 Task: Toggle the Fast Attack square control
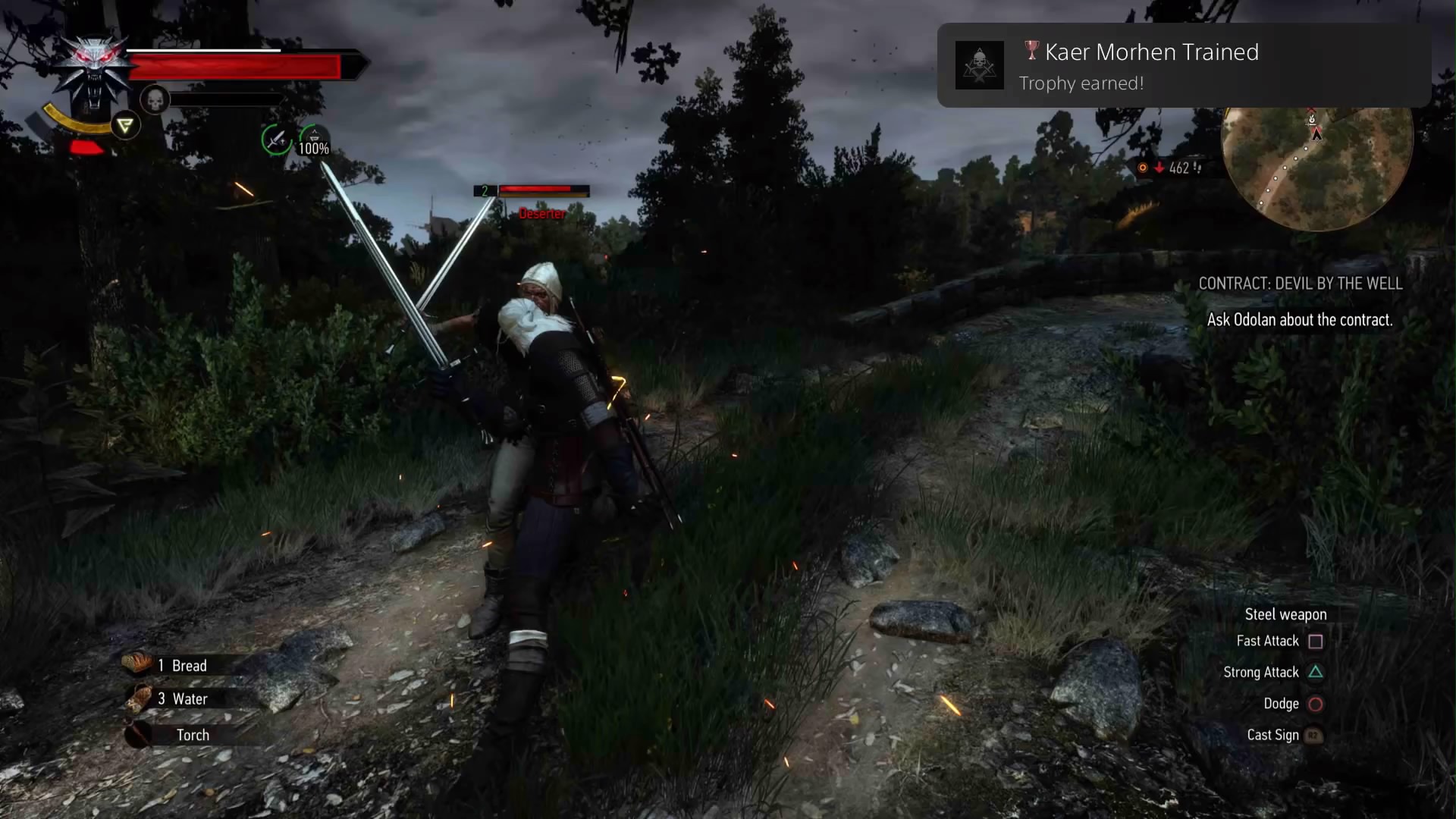(x=1316, y=641)
